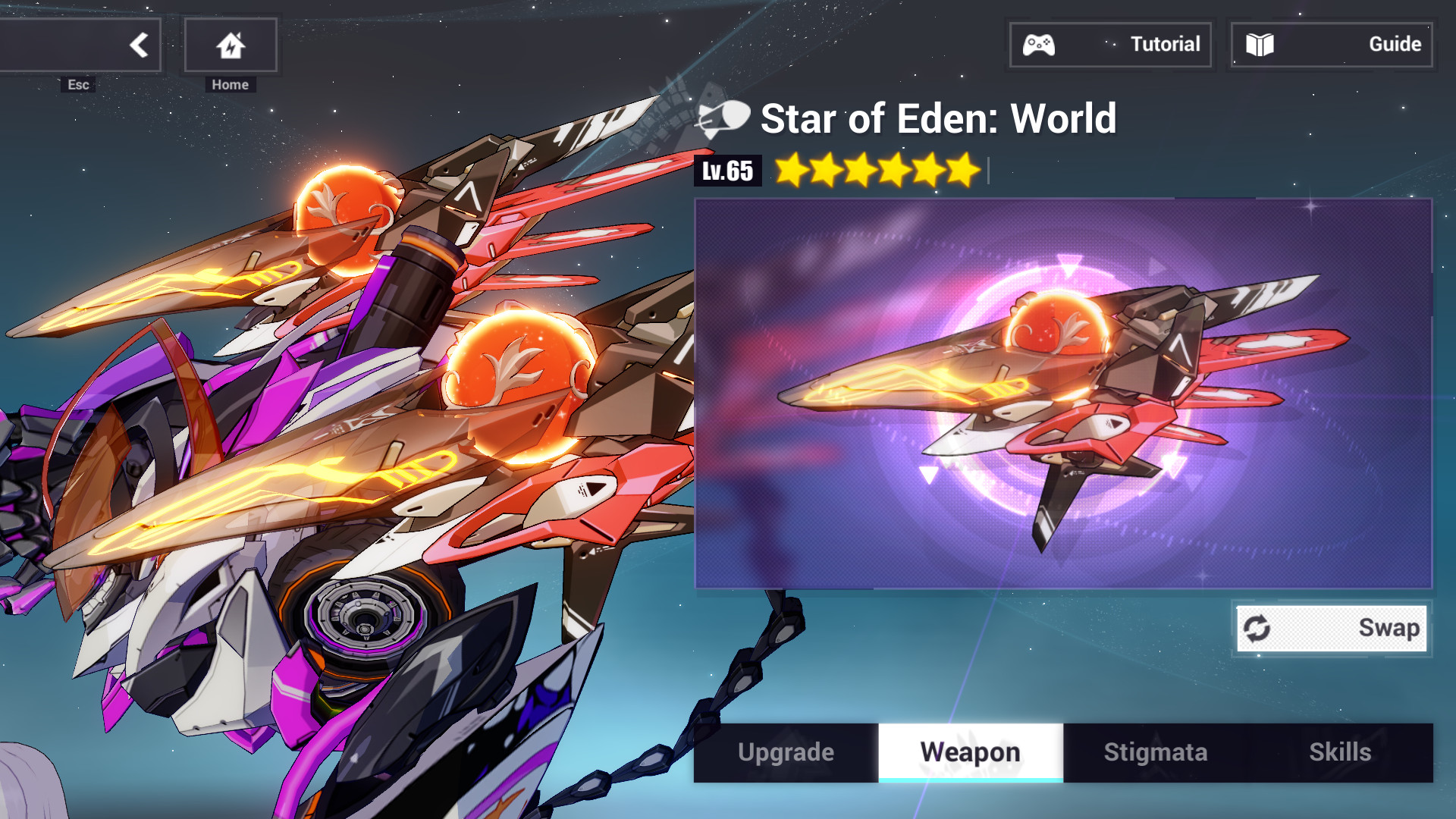Click the Home lightning-house icon

[229, 45]
